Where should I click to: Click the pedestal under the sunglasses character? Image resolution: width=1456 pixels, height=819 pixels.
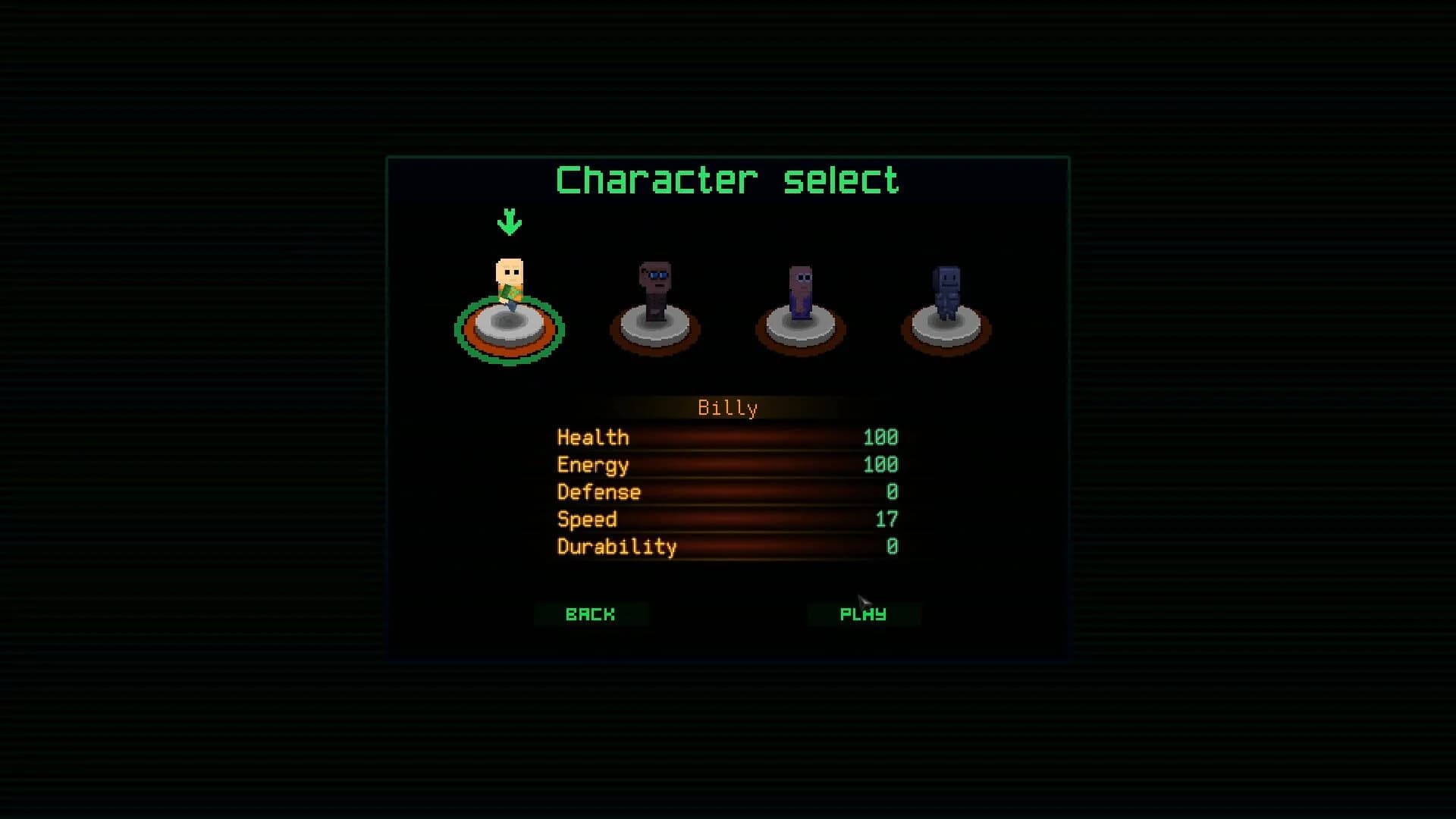[x=654, y=330]
